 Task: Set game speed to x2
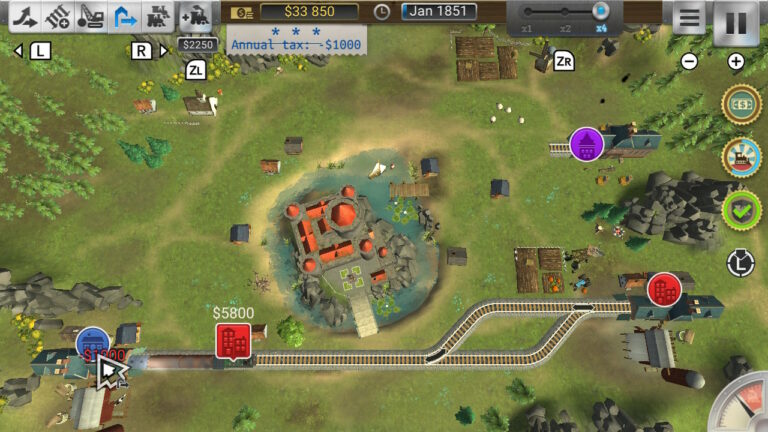pos(567,12)
